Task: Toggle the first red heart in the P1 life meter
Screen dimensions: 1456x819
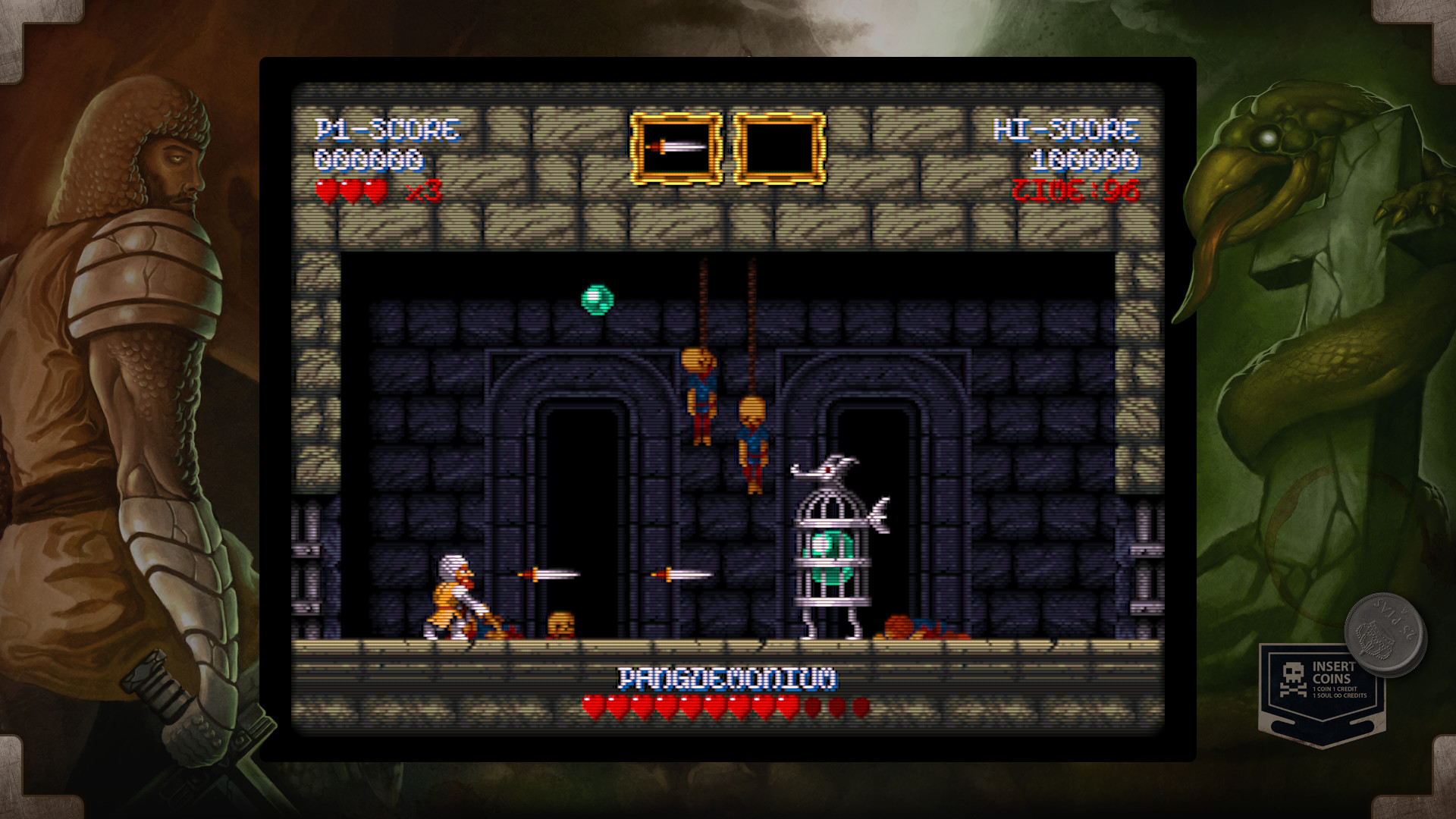Action: [328, 192]
